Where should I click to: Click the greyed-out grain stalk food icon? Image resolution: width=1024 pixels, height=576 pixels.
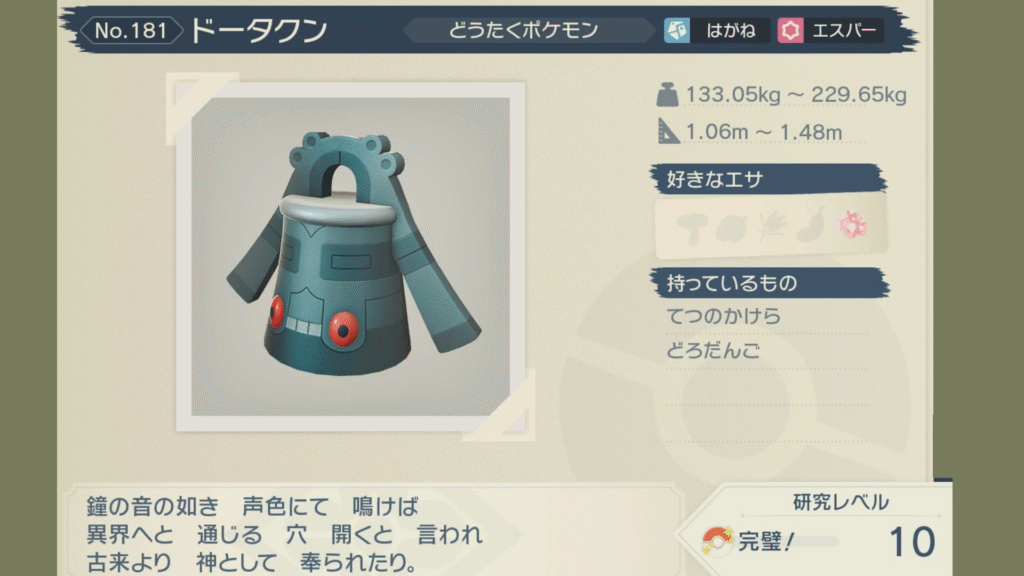click(x=773, y=225)
